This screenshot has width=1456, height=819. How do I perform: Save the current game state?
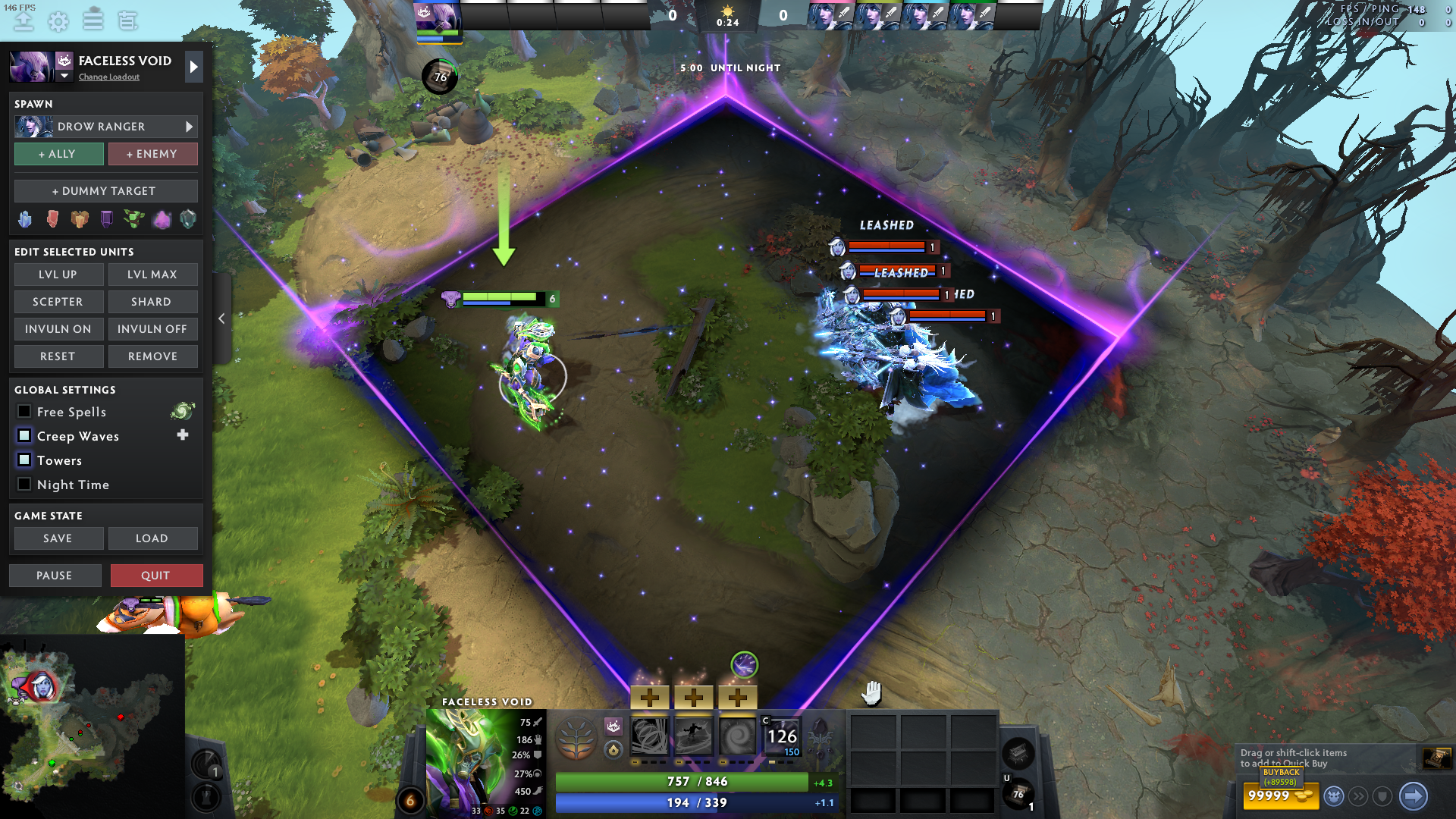click(x=58, y=538)
